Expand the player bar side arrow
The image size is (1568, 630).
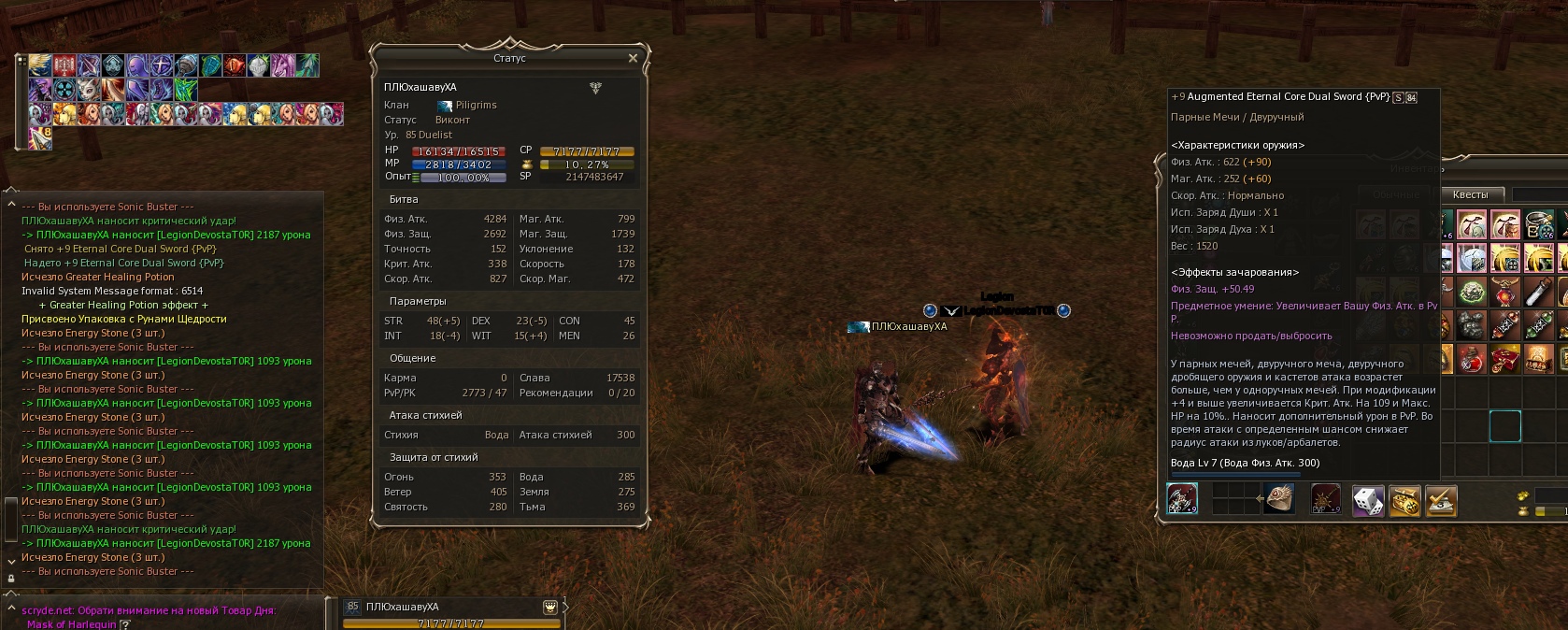point(565,608)
